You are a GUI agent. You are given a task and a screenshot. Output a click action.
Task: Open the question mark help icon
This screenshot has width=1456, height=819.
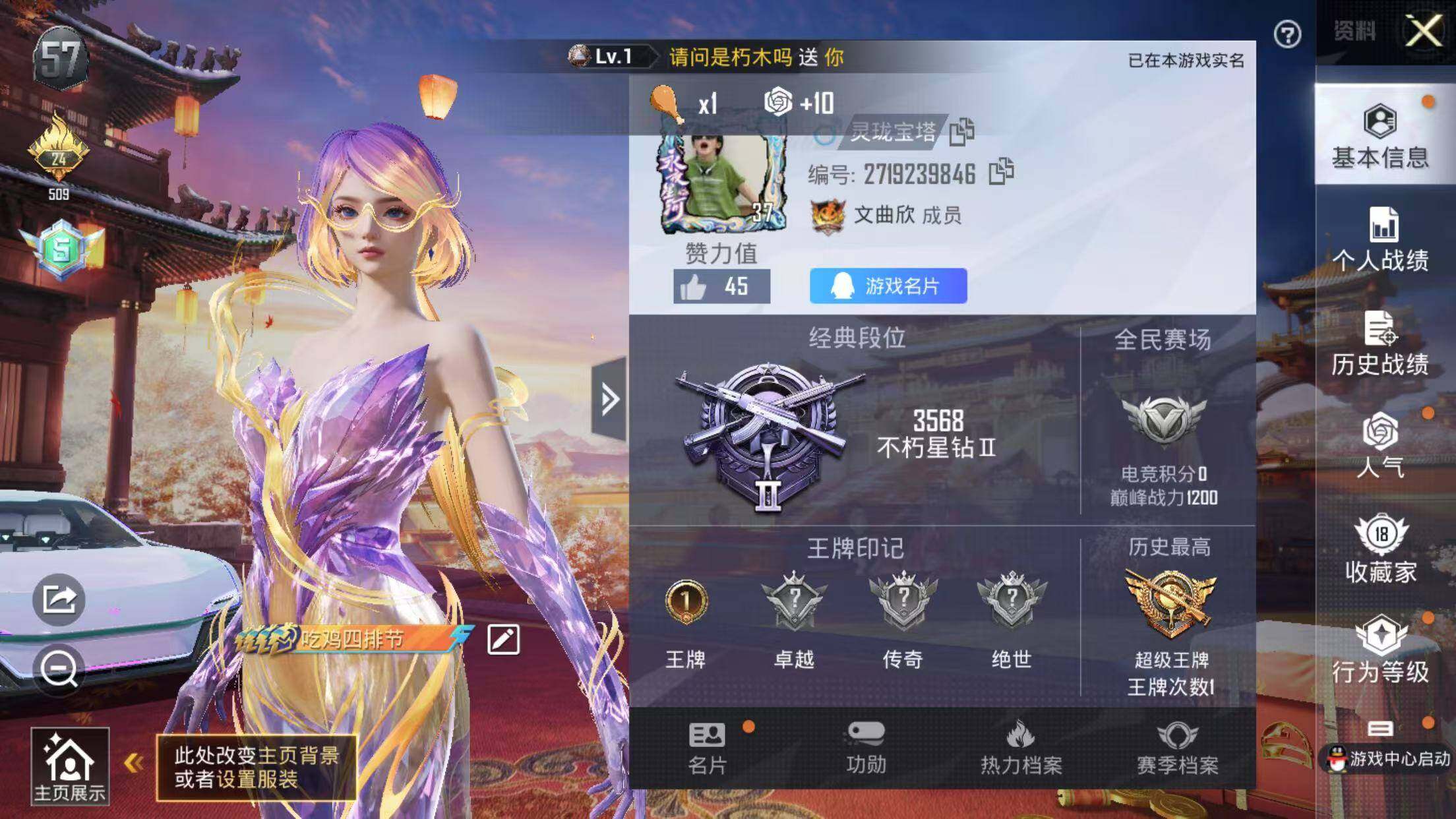[x=1287, y=34]
